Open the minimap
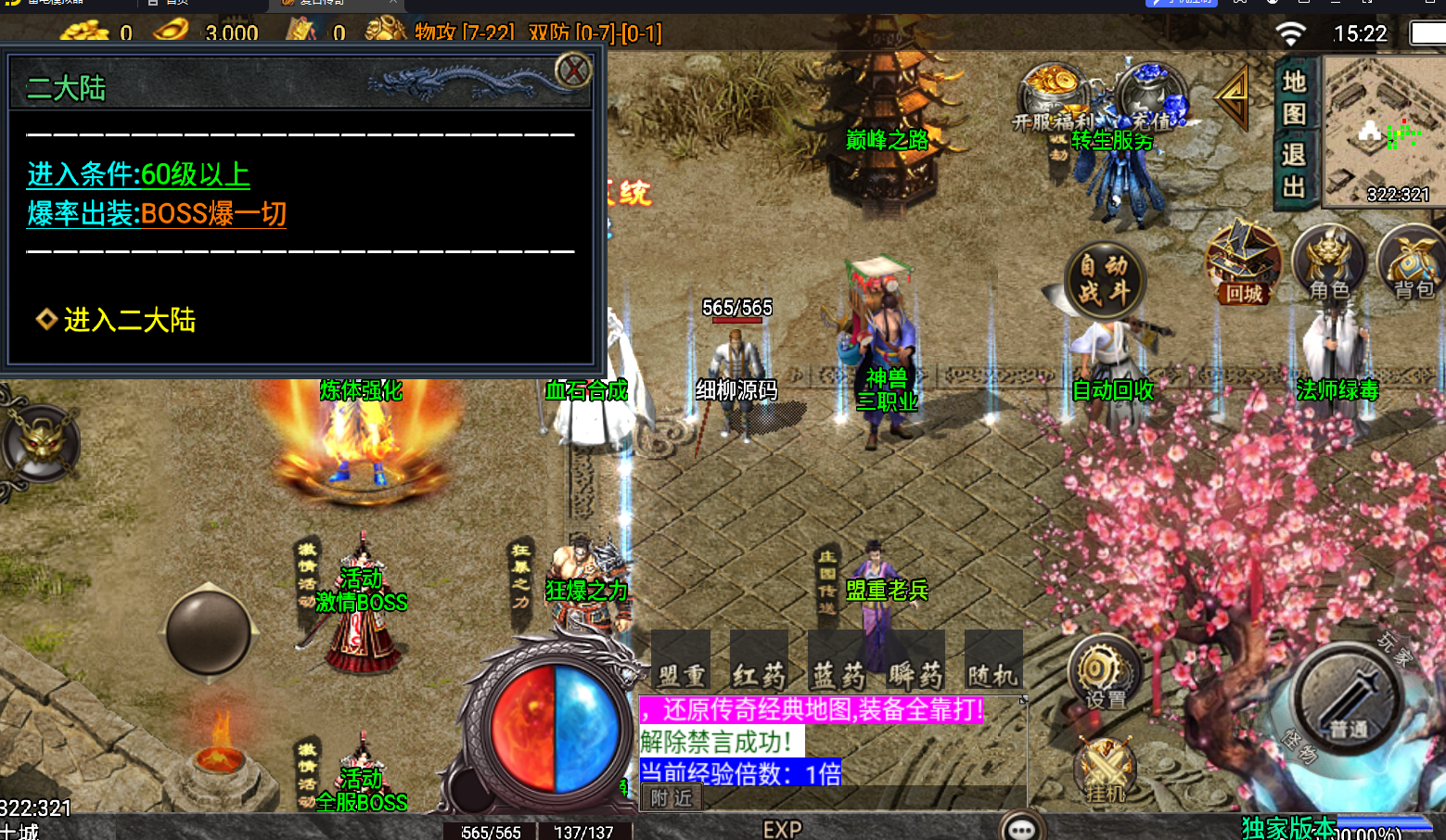Screen dimensions: 1446x840 tap(1382, 130)
